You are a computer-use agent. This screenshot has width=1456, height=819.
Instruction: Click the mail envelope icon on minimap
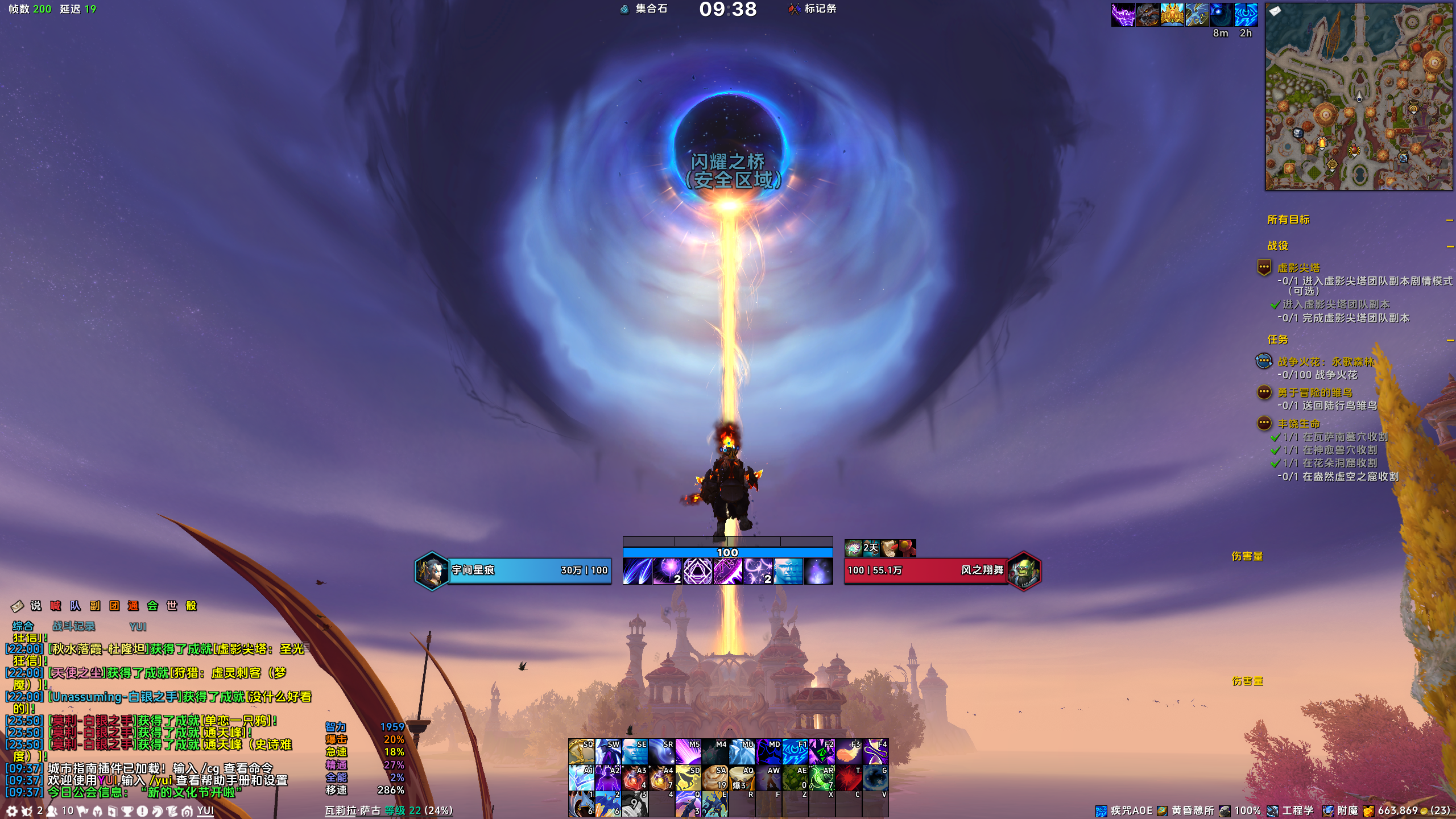pos(1275,11)
